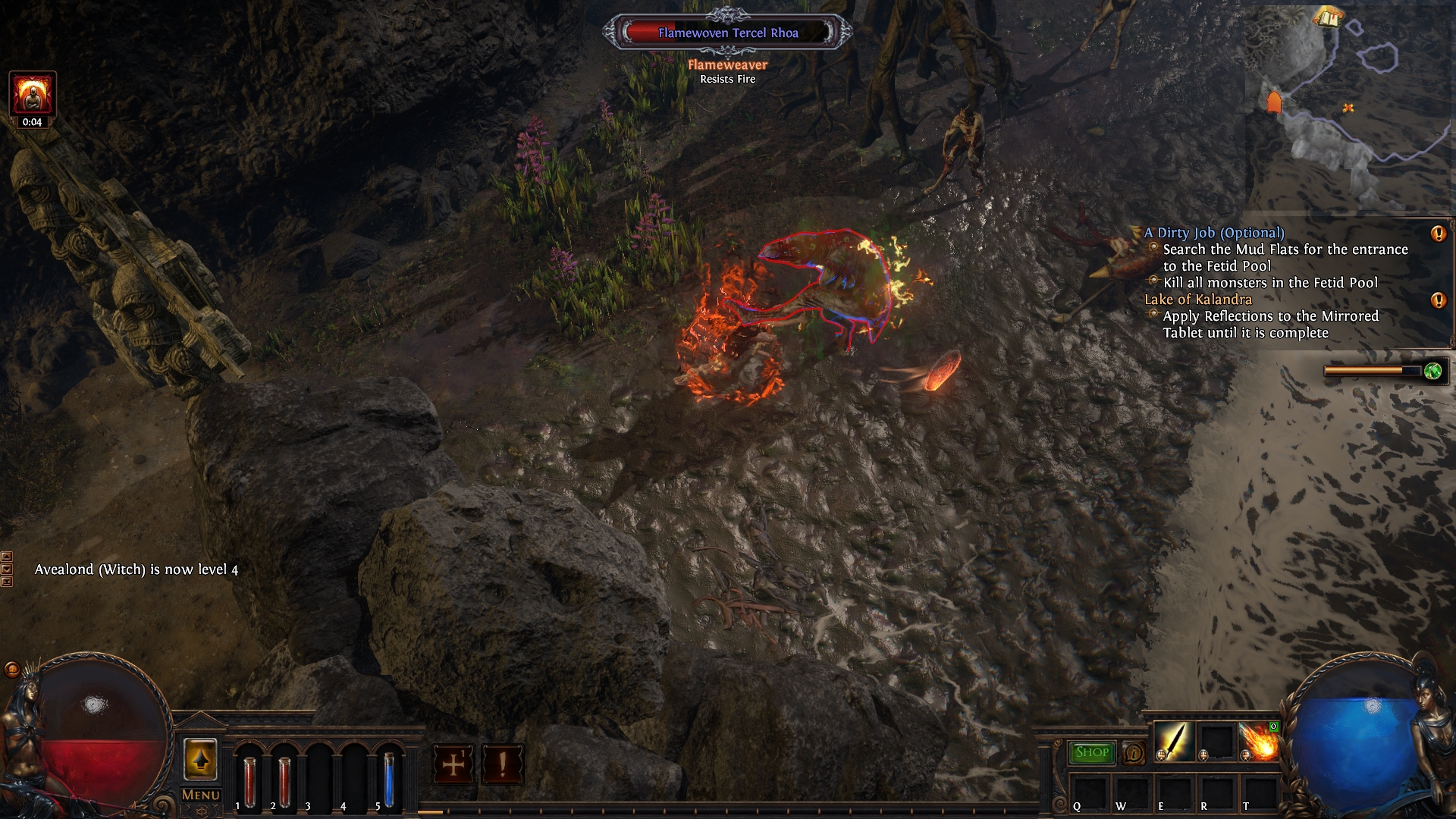Open the chat bubble icon above life orb
The width and height of the screenshot is (1456, 819).
tap(12, 670)
